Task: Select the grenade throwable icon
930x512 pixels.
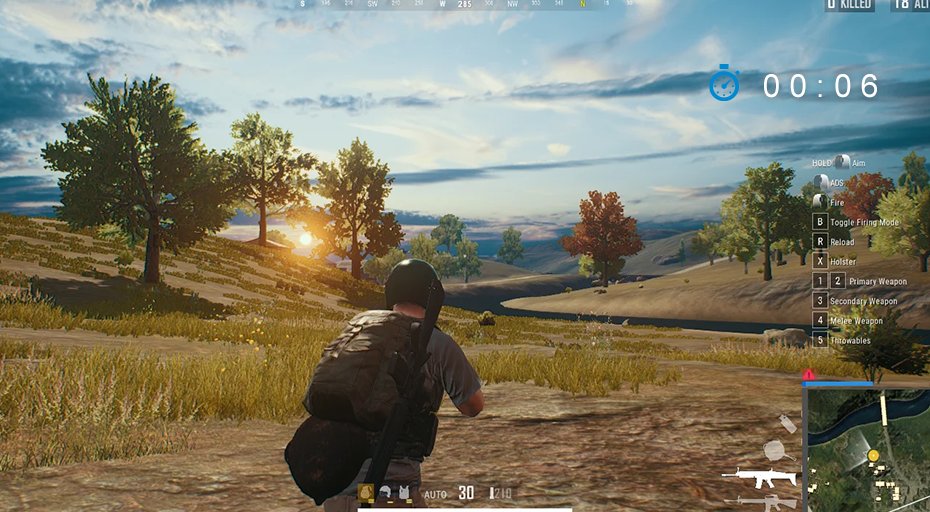Action: 787,424
